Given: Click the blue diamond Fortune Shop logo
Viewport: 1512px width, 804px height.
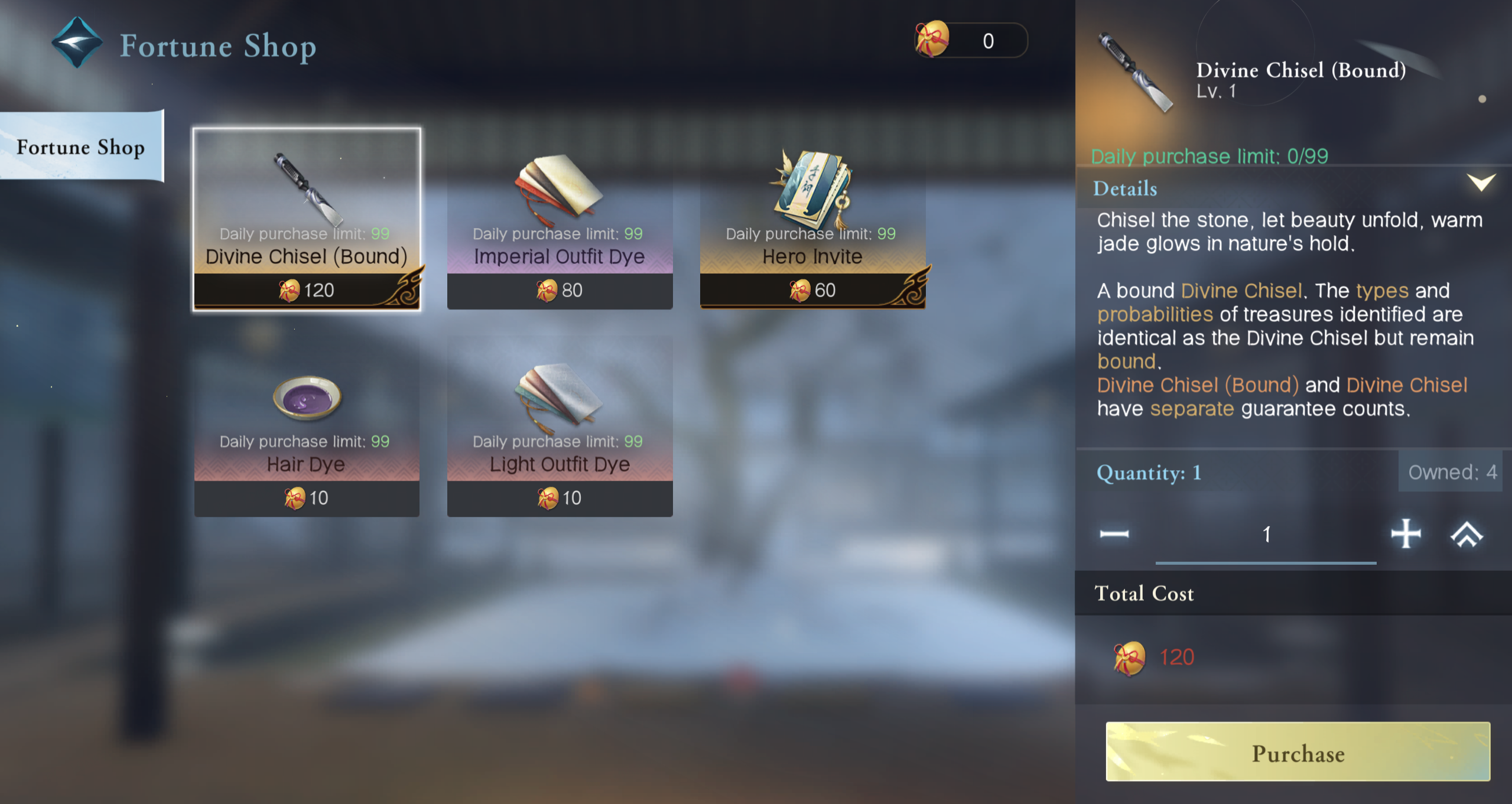Looking at the screenshot, I should [x=77, y=43].
